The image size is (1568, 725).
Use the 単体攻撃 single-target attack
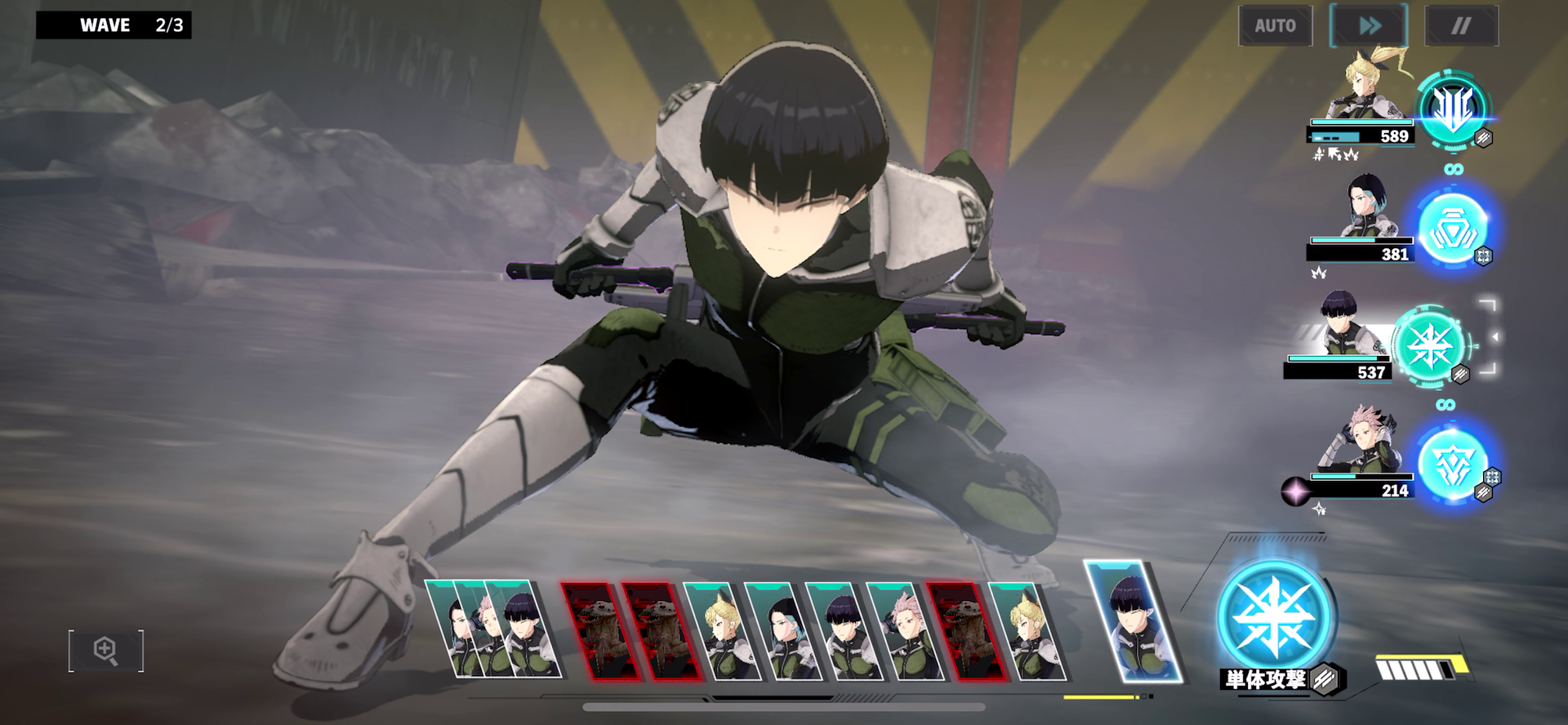pyautogui.click(x=1275, y=618)
